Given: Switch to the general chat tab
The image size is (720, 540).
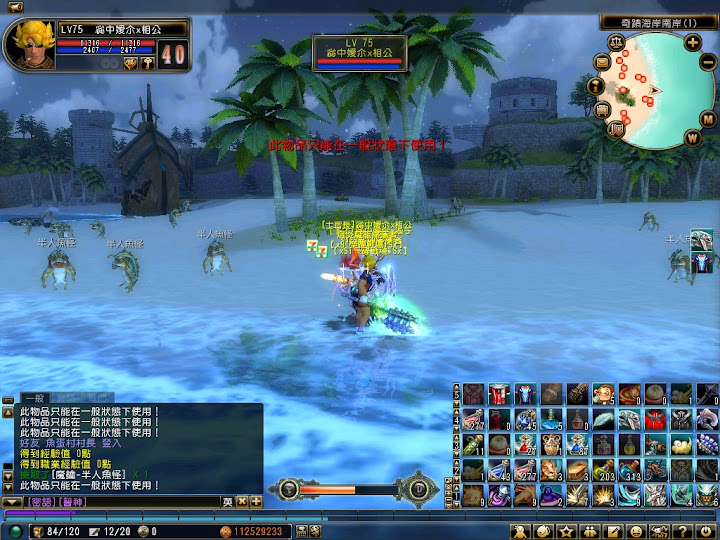Looking at the screenshot, I should click(x=33, y=398).
